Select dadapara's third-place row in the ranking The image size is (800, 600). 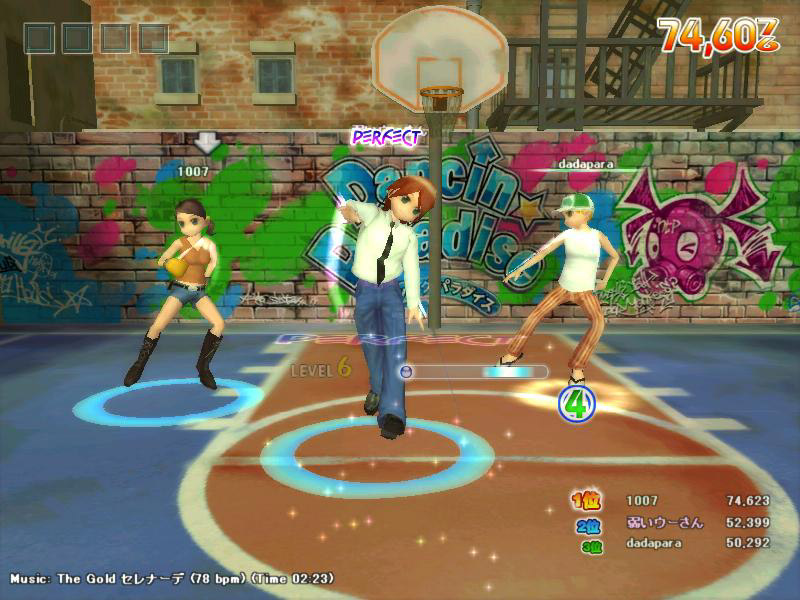pos(670,543)
